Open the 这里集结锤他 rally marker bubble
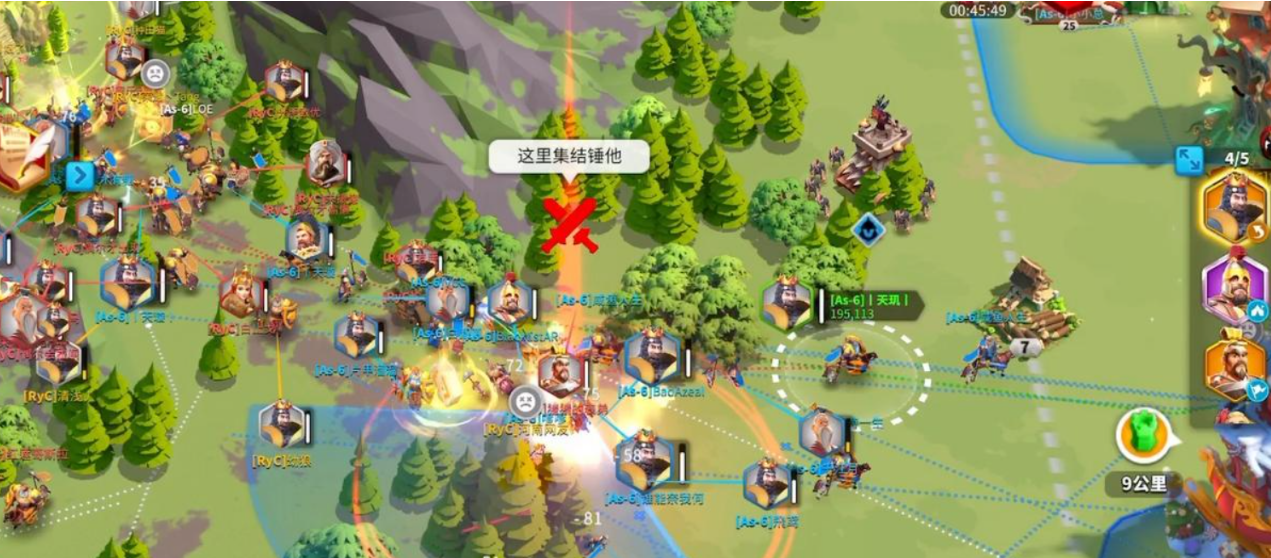Viewport: 1271px width, 558px height. point(568,156)
